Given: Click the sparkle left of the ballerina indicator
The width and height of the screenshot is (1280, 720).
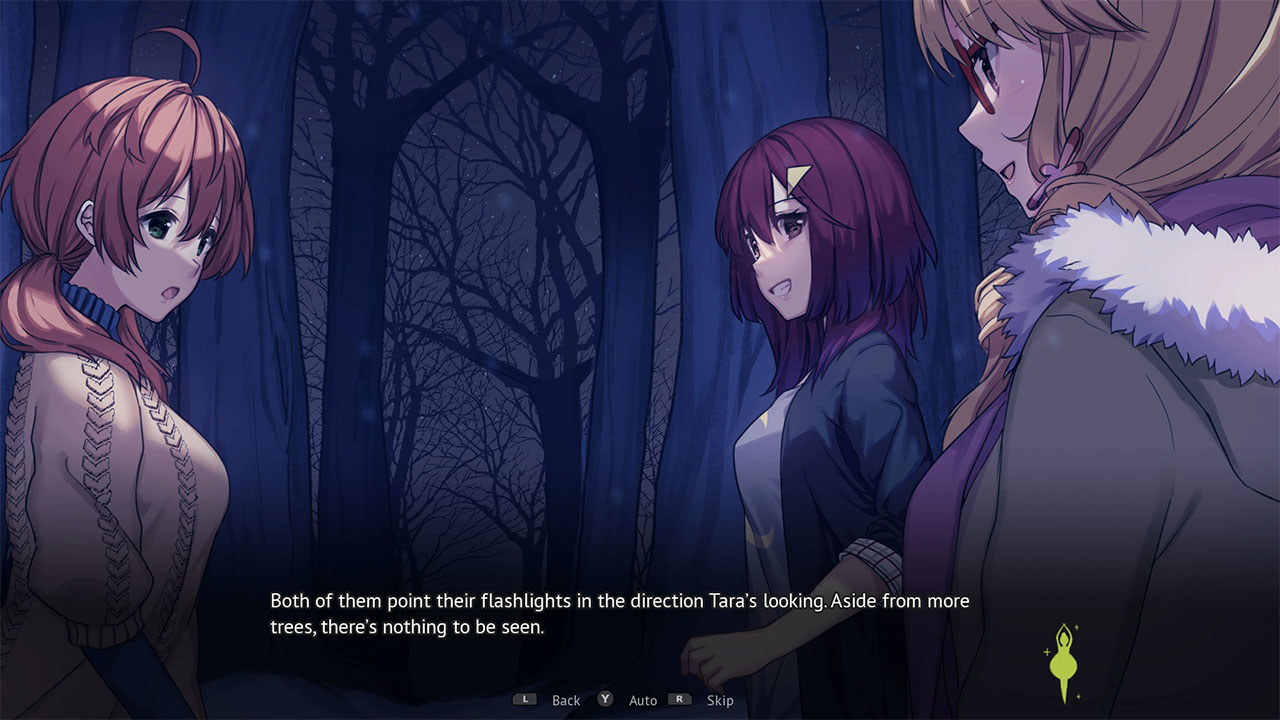Looking at the screenshot, I should click(x=1047, y=652).
